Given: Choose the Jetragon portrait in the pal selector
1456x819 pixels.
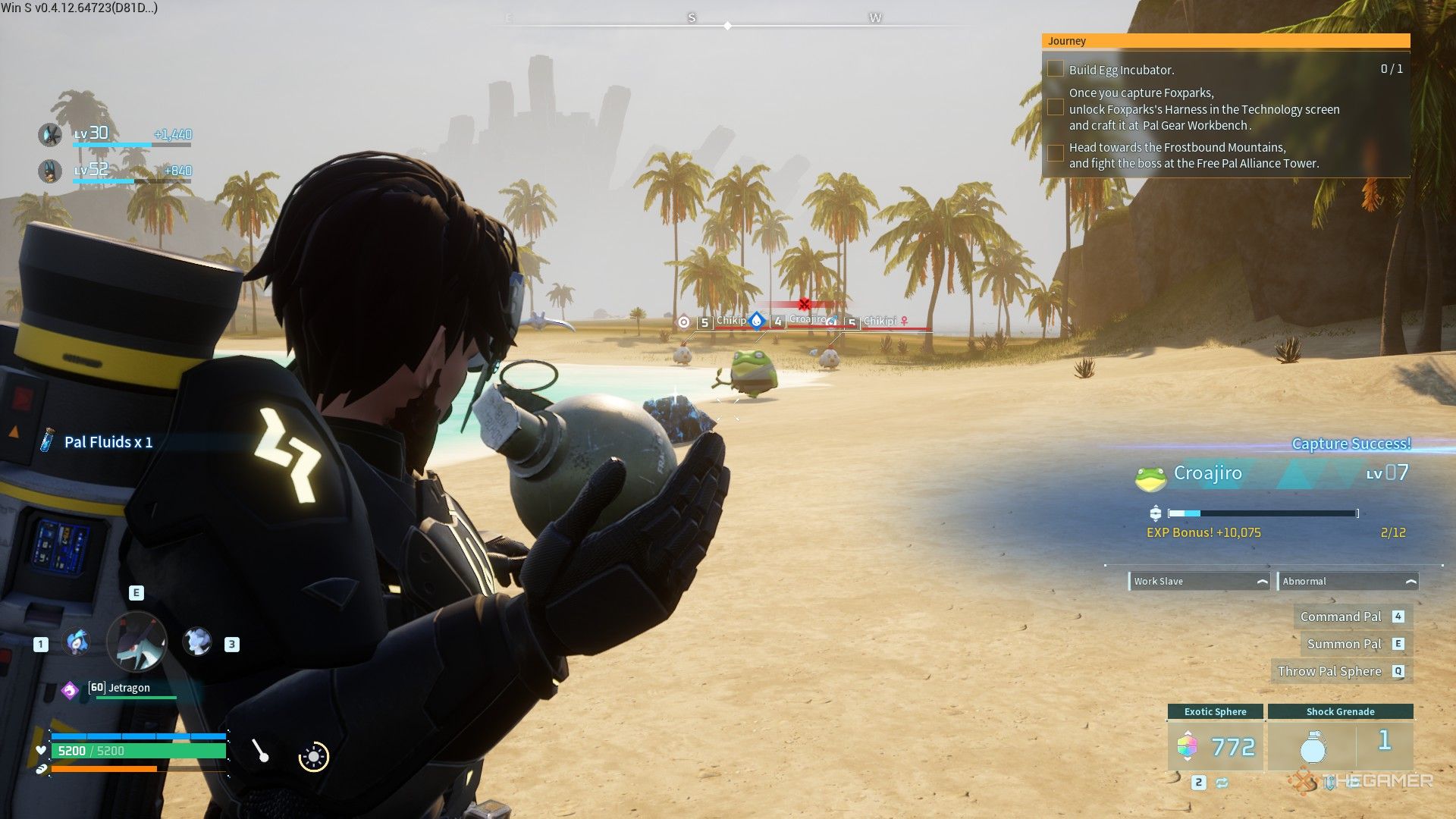Looking at the screenshot, I should (136, 642).
